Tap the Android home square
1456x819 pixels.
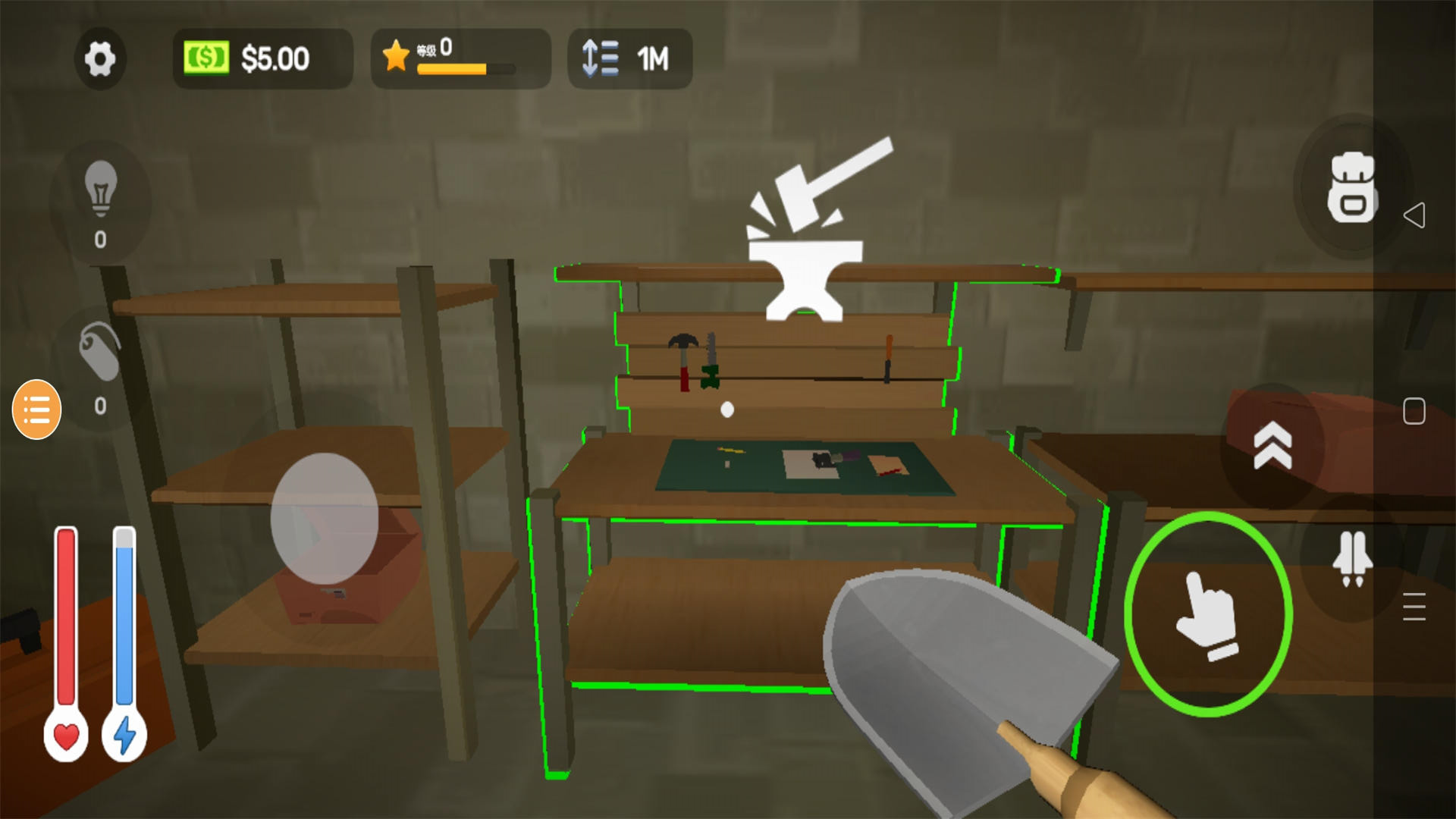[x=1414, y=411]
